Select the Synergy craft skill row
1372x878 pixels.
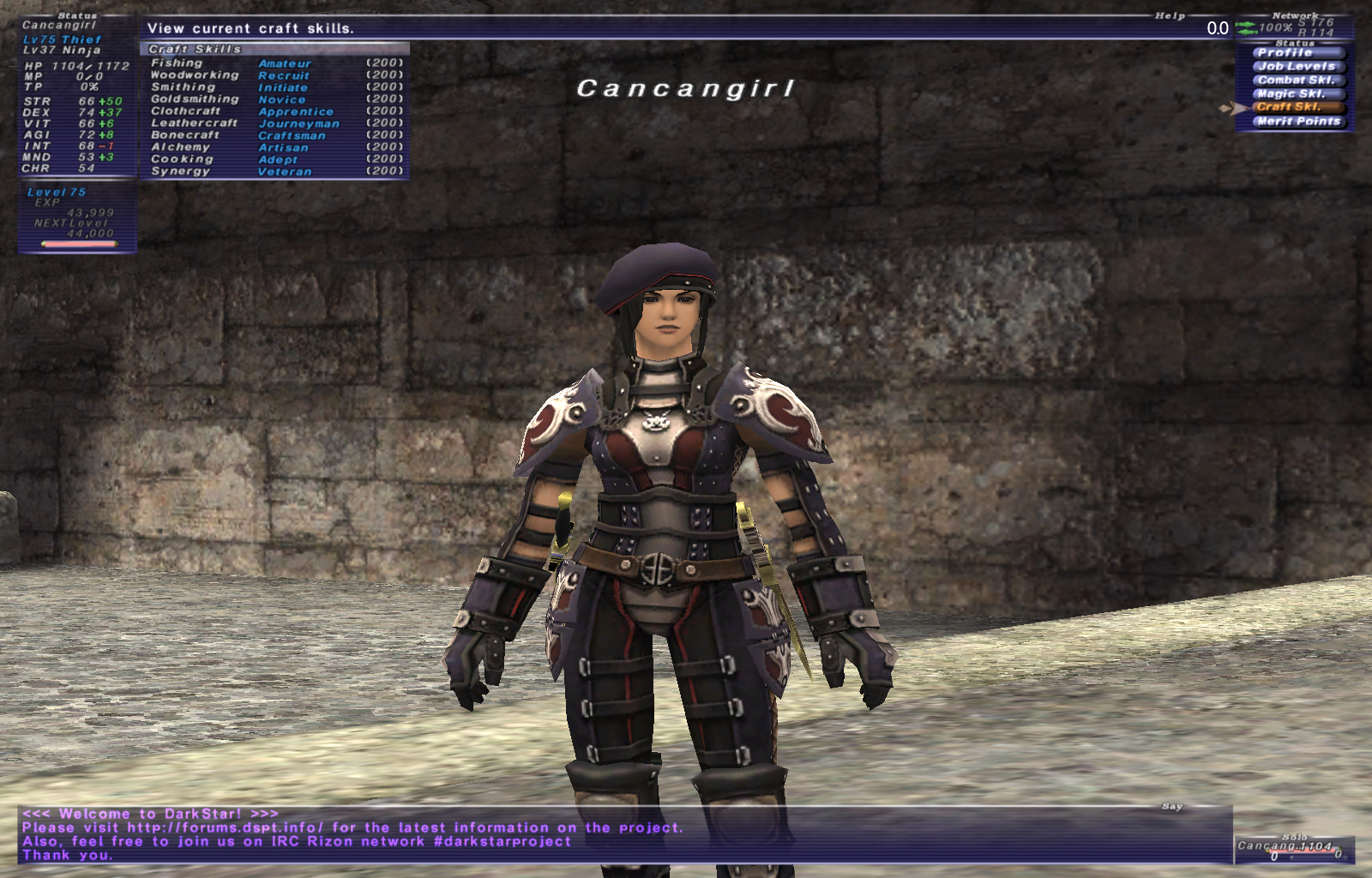pos(274,171)
